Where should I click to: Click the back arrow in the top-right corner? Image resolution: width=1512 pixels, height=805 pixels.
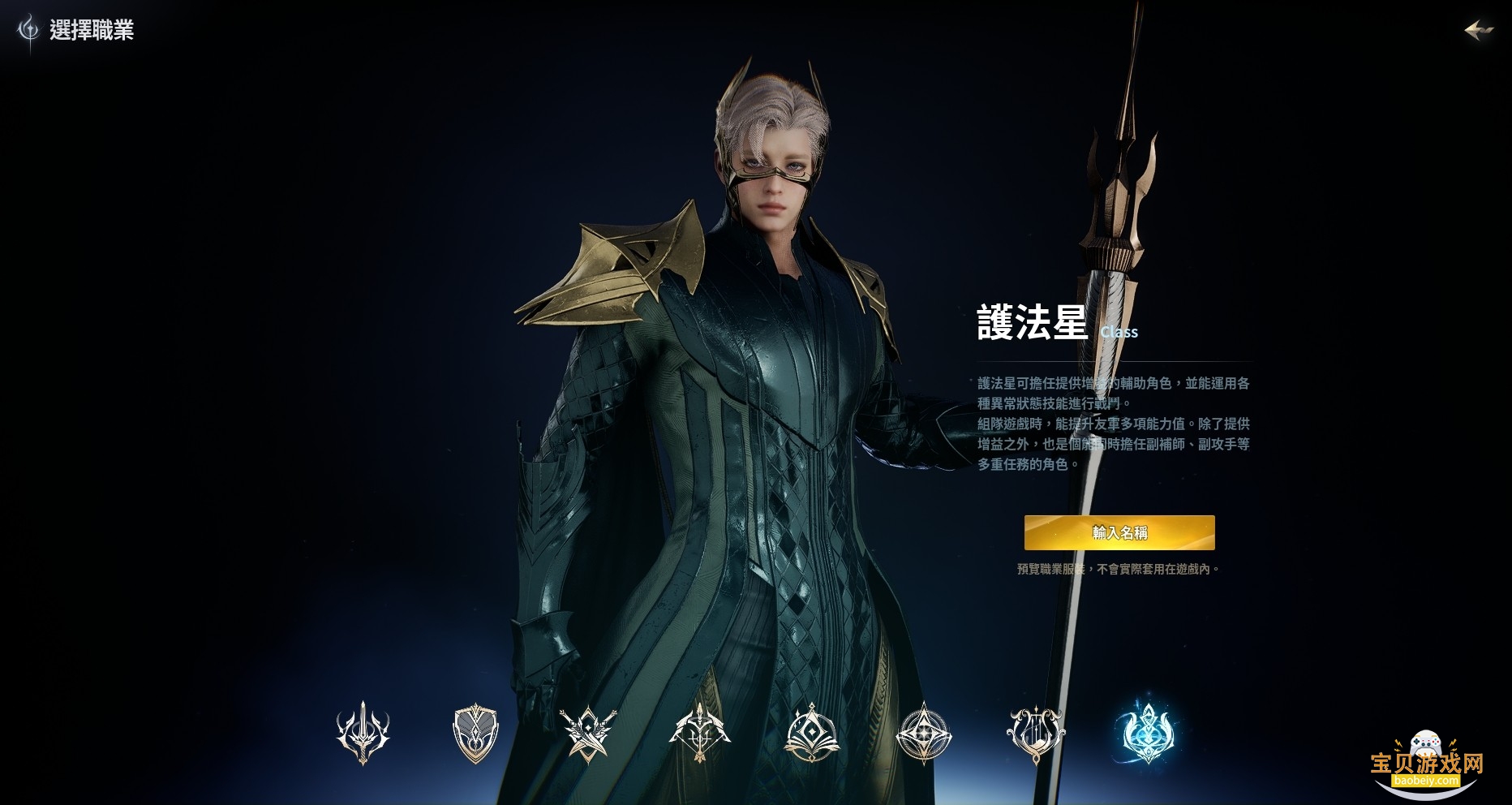pyautogui.click(x=1481, y=31)
